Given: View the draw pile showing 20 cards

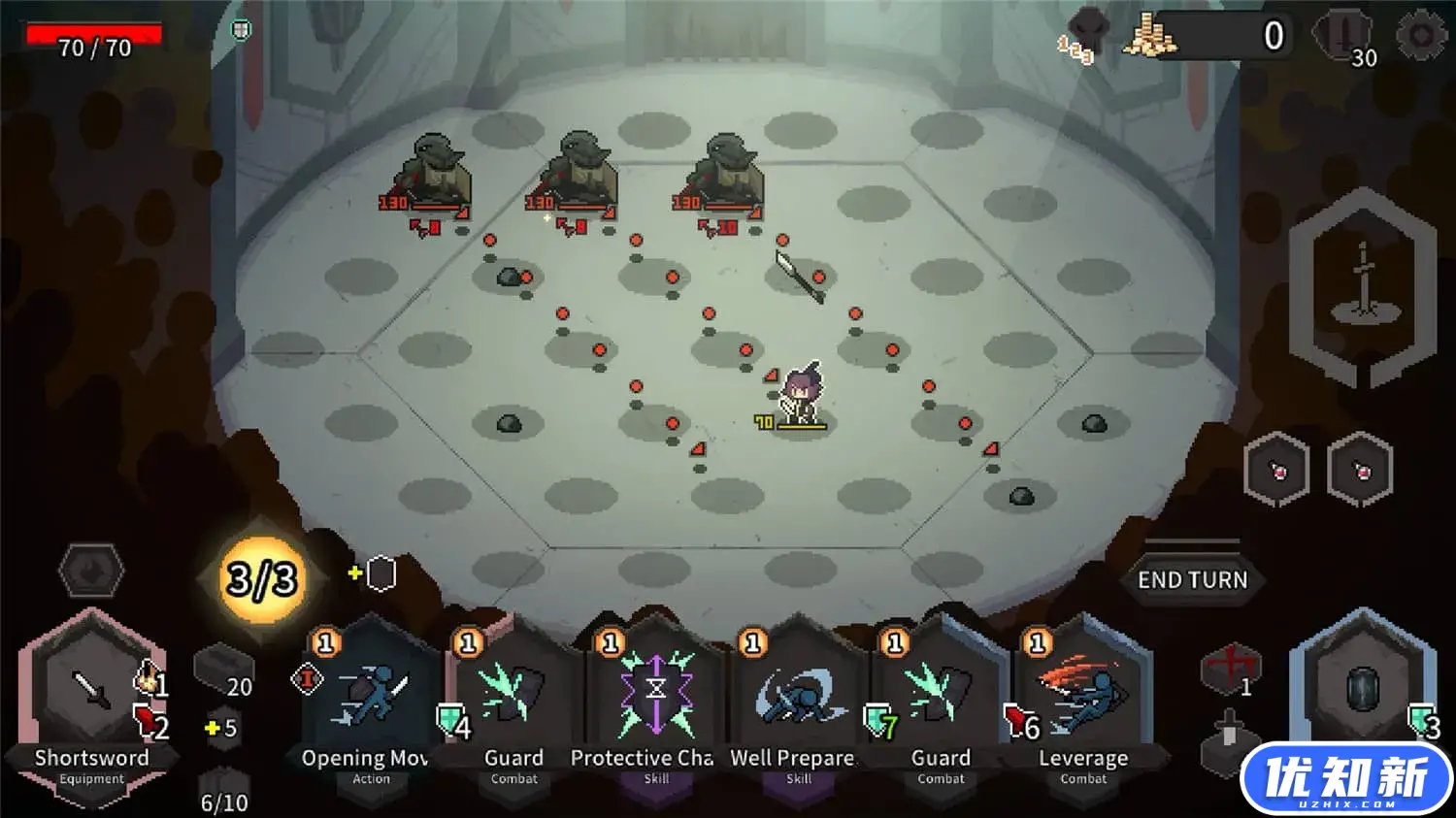Looking at the screenshot, I should click(x=224, y=671).
